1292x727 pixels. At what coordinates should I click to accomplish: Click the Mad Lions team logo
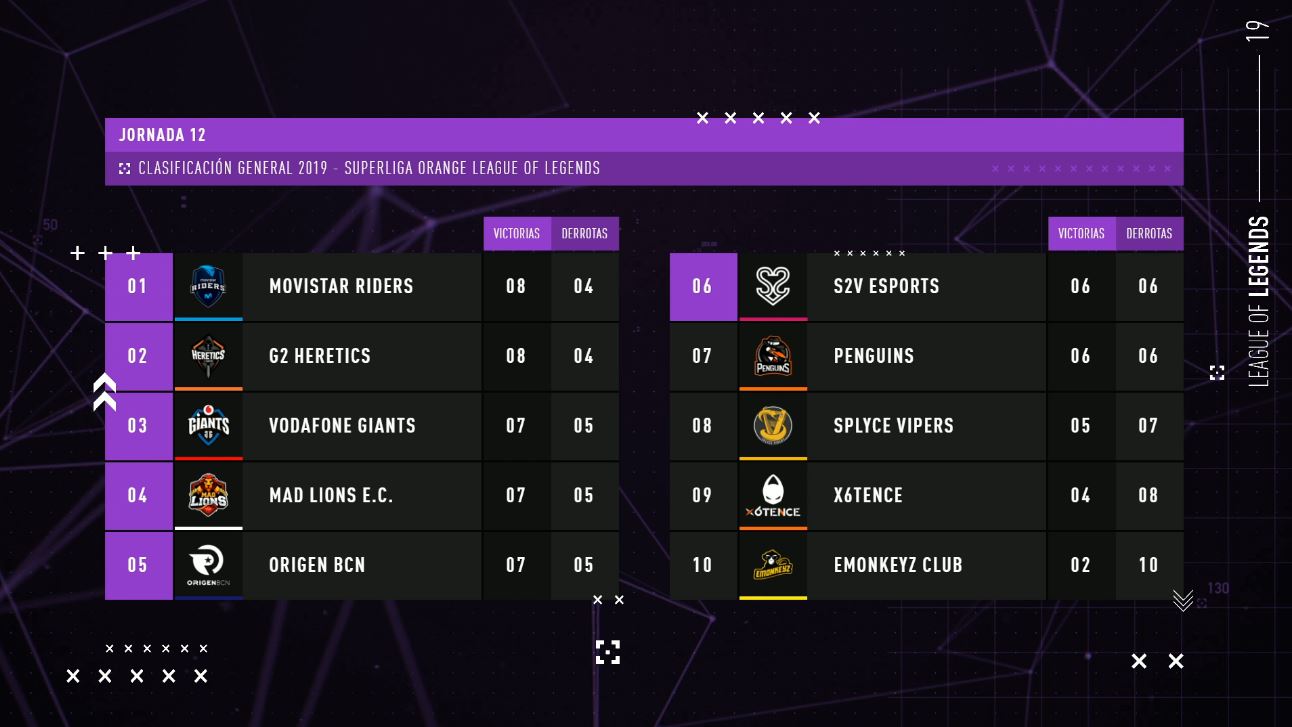pyautogui.click(x=208, y=495)
